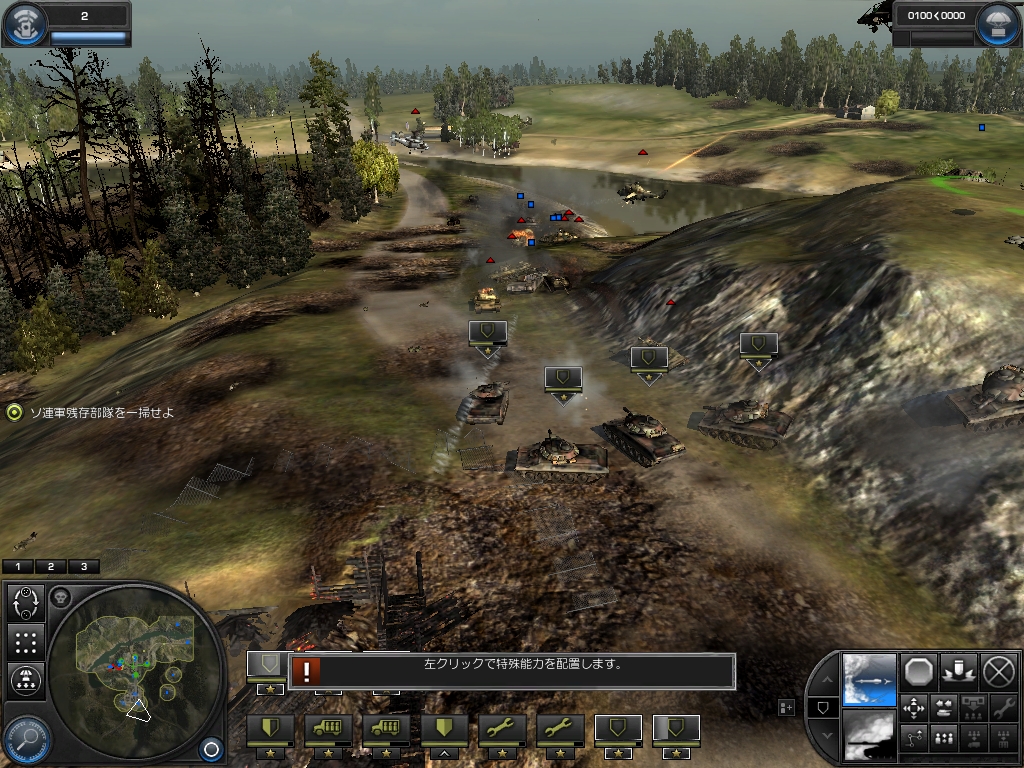The image size is (1024, 768).
Task: Open the six-dot formation button
Action: tap(26, 642)
